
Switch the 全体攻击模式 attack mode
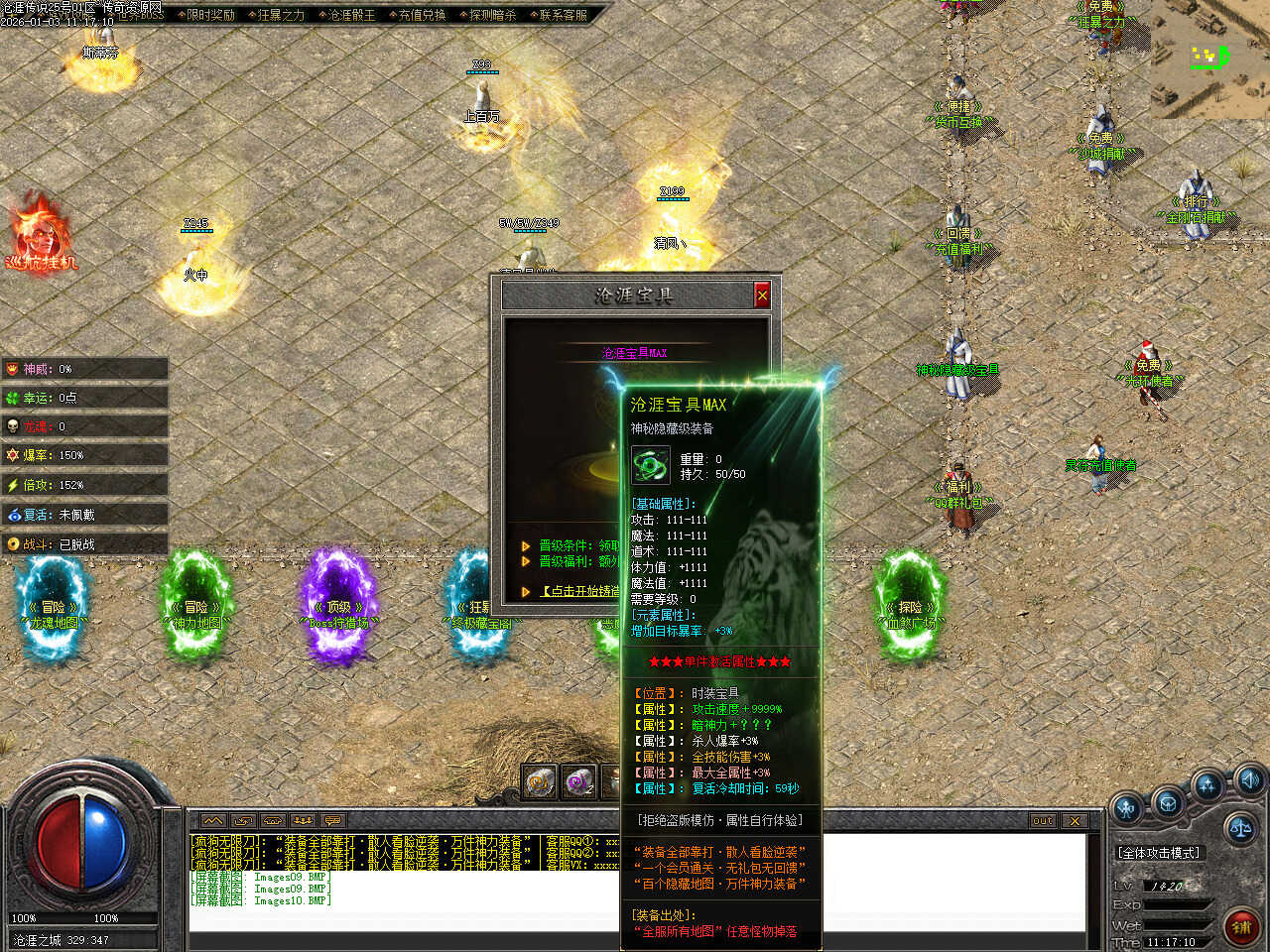click(1160, 853)
